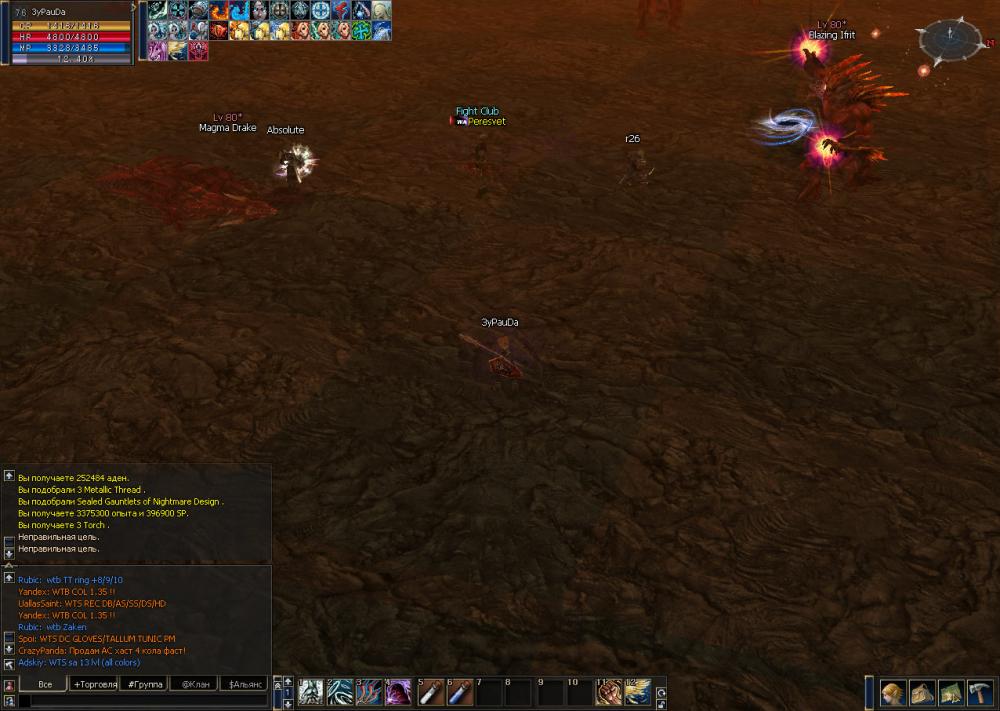Open the inventory bag icon

[x=922, y=693]
